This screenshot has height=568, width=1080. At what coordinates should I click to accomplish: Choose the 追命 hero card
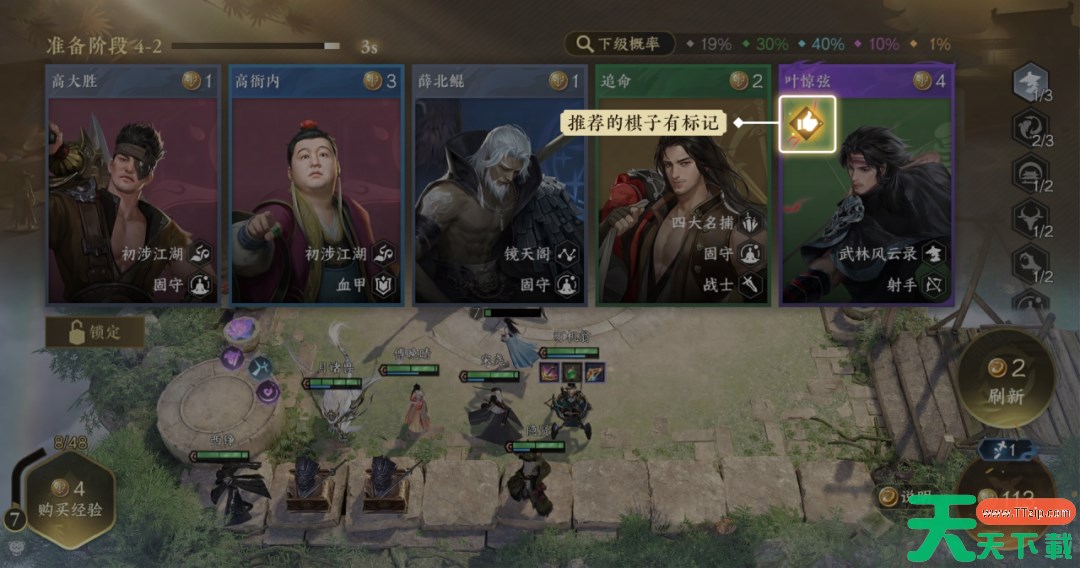[x=683, y=190]
